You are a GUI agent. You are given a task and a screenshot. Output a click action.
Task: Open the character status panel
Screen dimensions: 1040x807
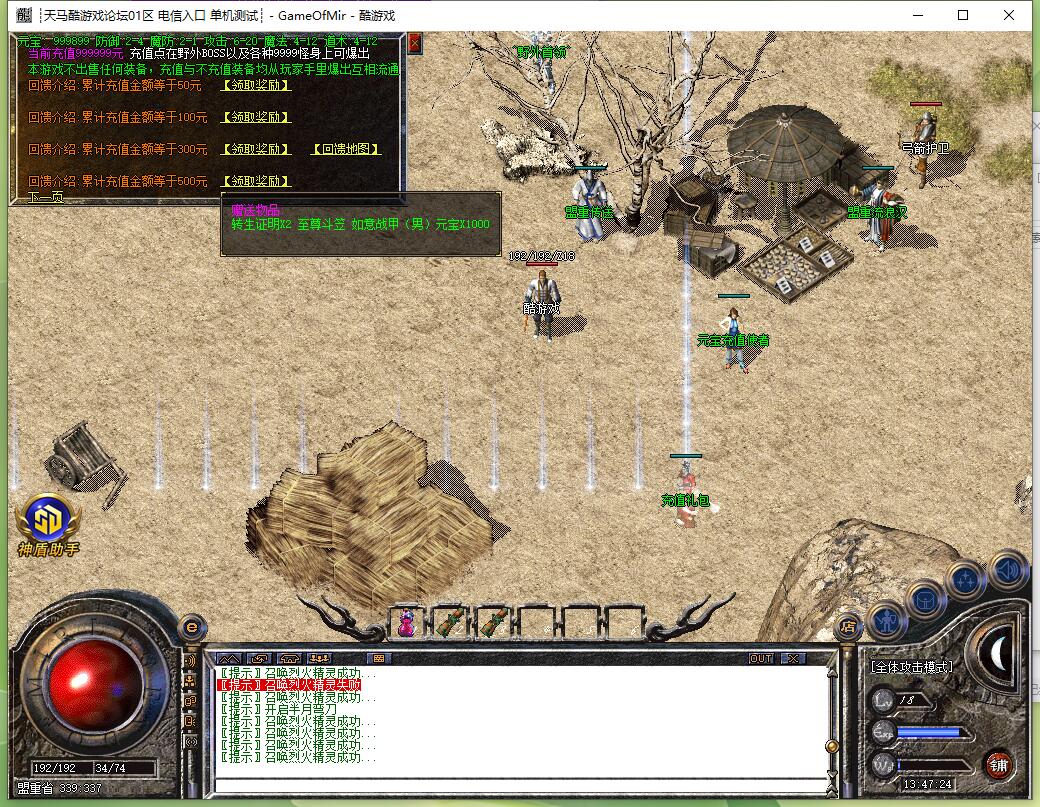(887, 620)
